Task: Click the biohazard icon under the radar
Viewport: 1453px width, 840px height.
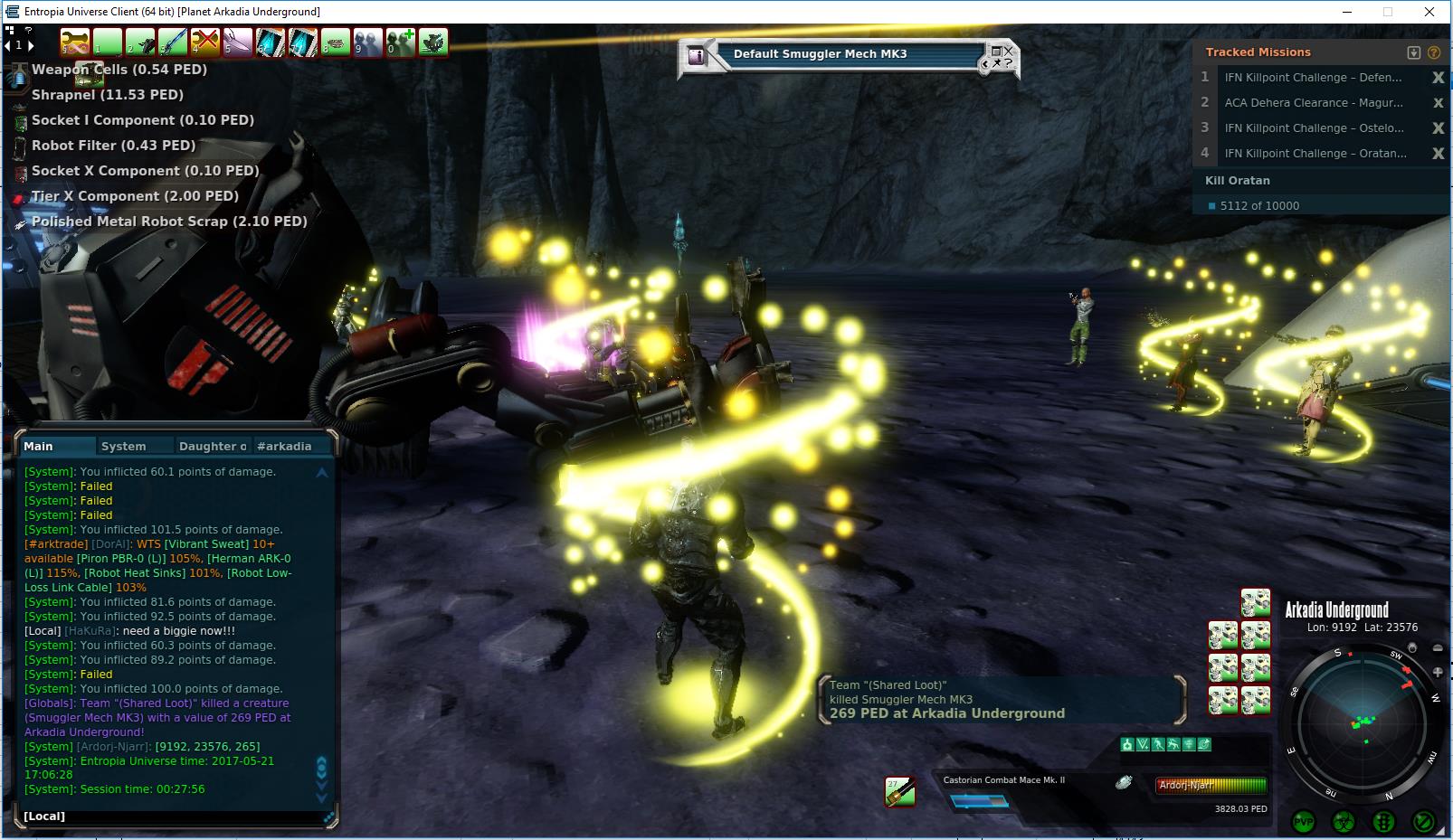Action: point(1344,822)
